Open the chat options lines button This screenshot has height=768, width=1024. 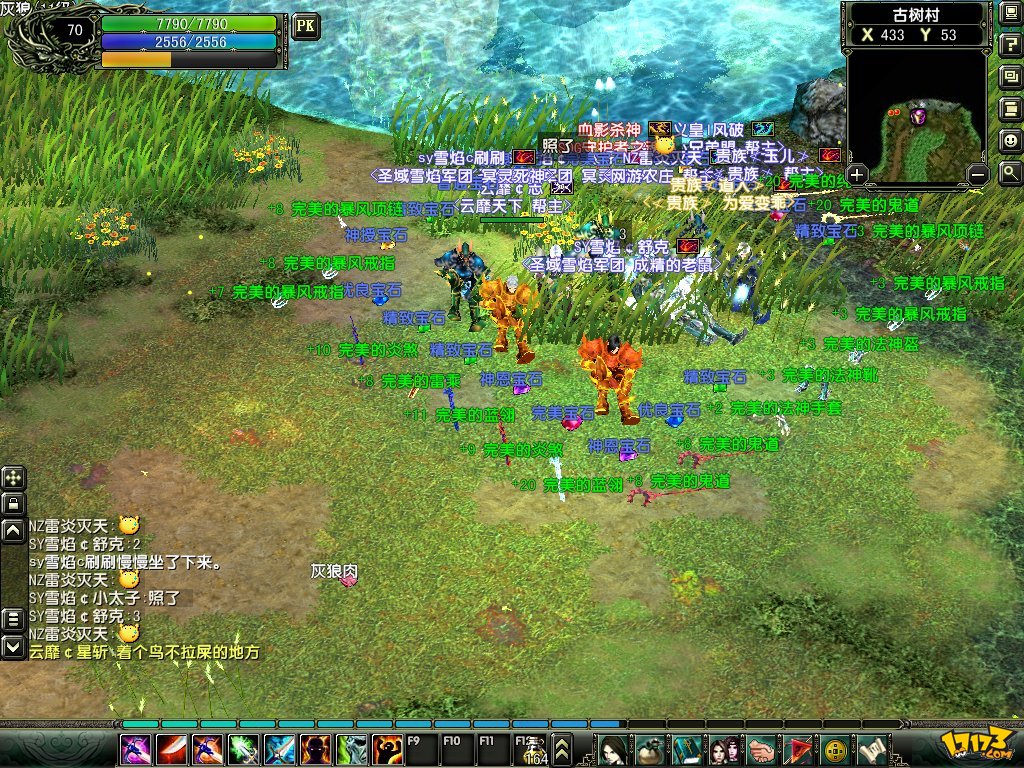[13, 620]
